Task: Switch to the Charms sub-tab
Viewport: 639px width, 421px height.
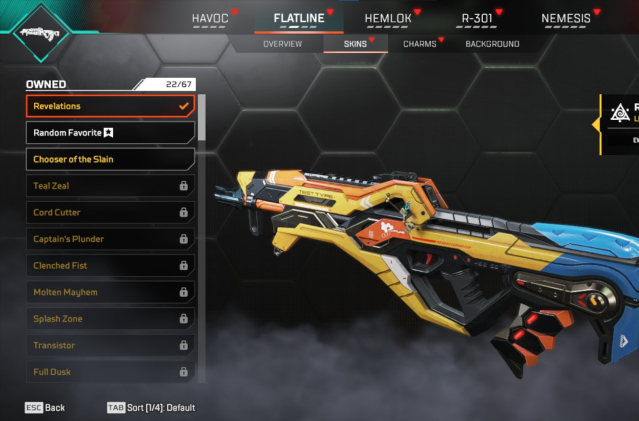Action: [419, 44]
